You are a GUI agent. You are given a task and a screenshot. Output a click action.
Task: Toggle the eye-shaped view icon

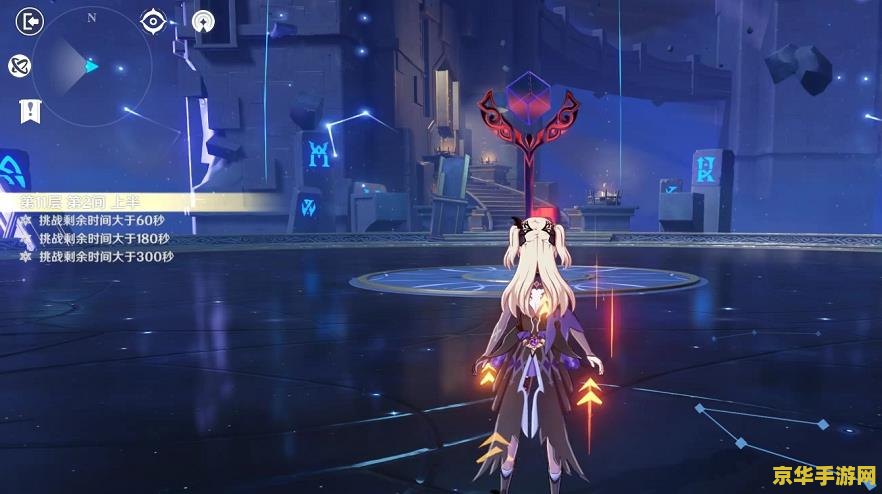click(x=152, y=21)
